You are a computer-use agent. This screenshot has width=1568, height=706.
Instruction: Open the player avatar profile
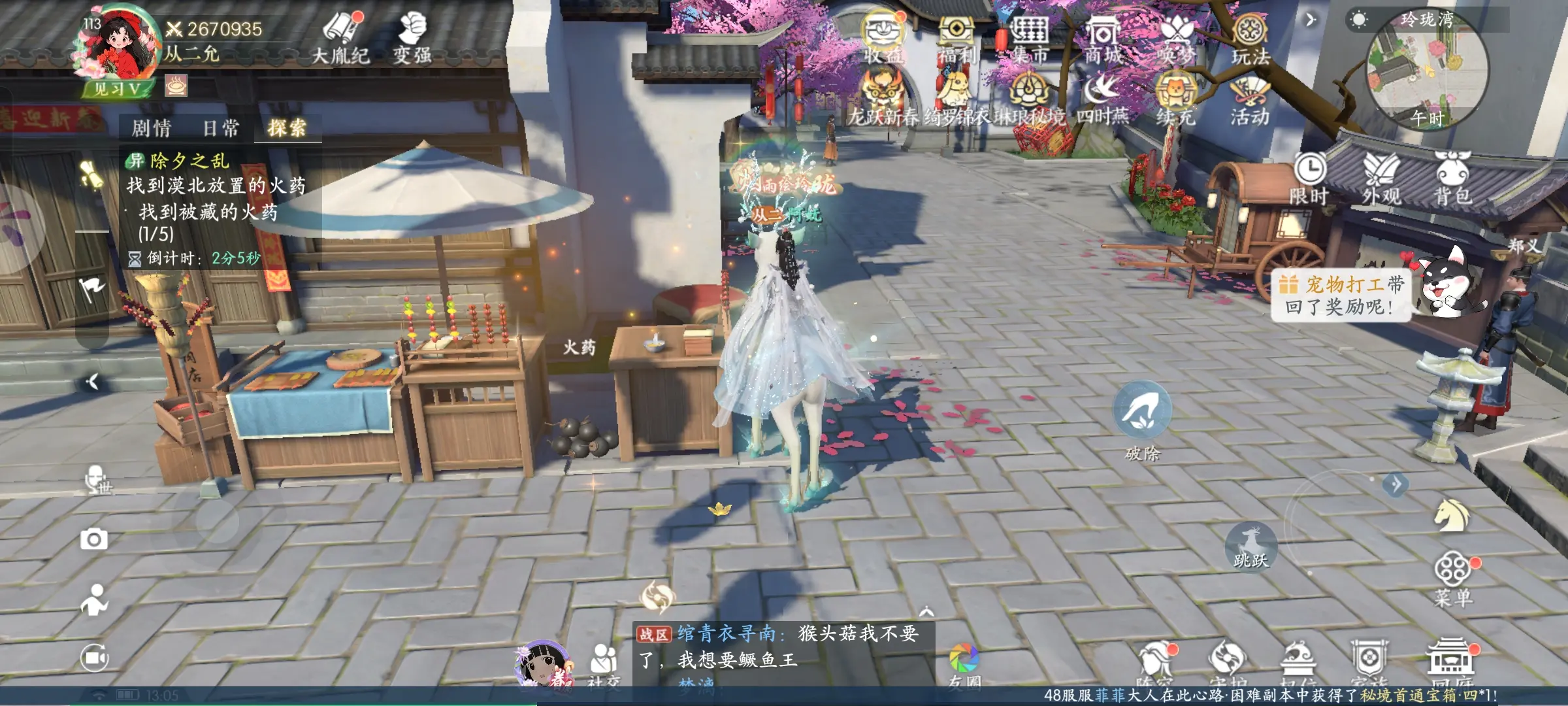point(119,46)
